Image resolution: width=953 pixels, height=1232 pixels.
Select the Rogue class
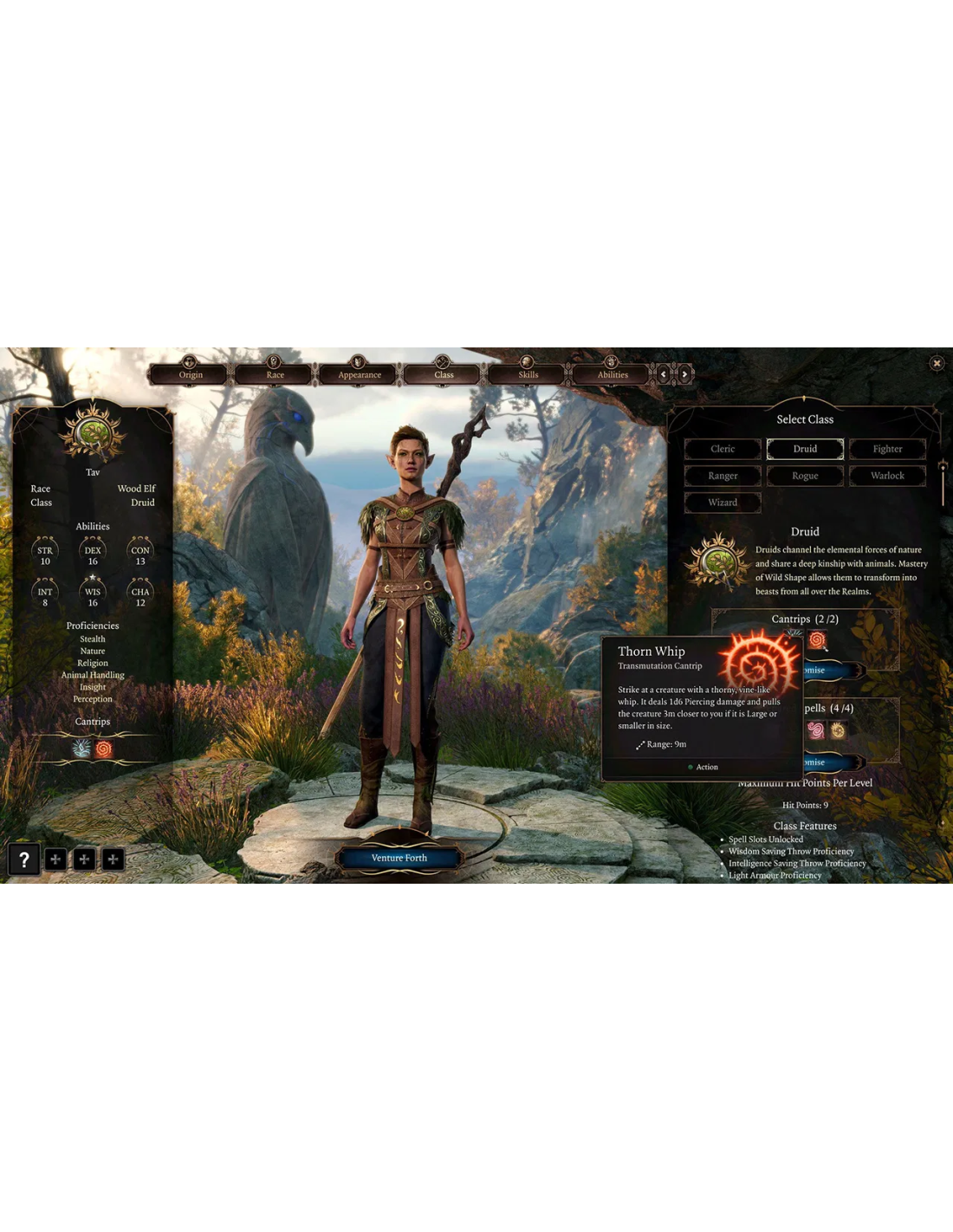tap(805, 476)
